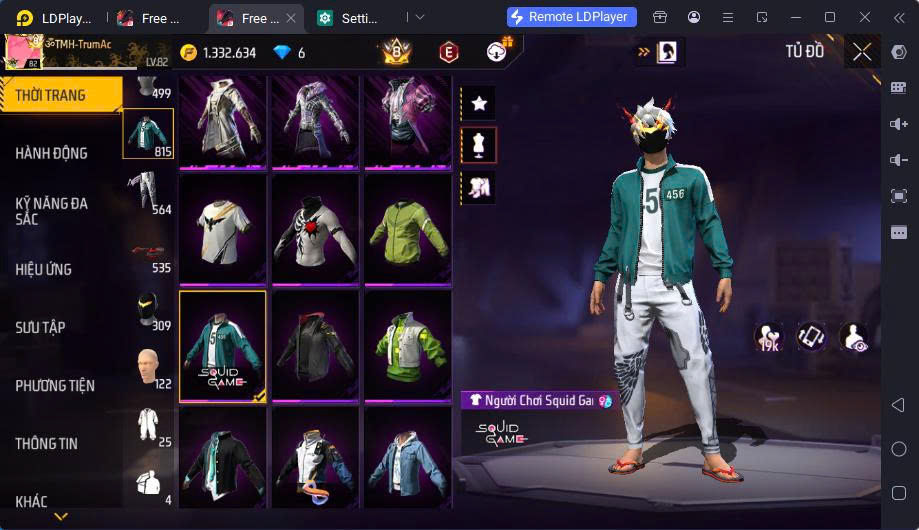Select the Squid Game jacket item
919x530 pixels.
click(x=223, y=346)
